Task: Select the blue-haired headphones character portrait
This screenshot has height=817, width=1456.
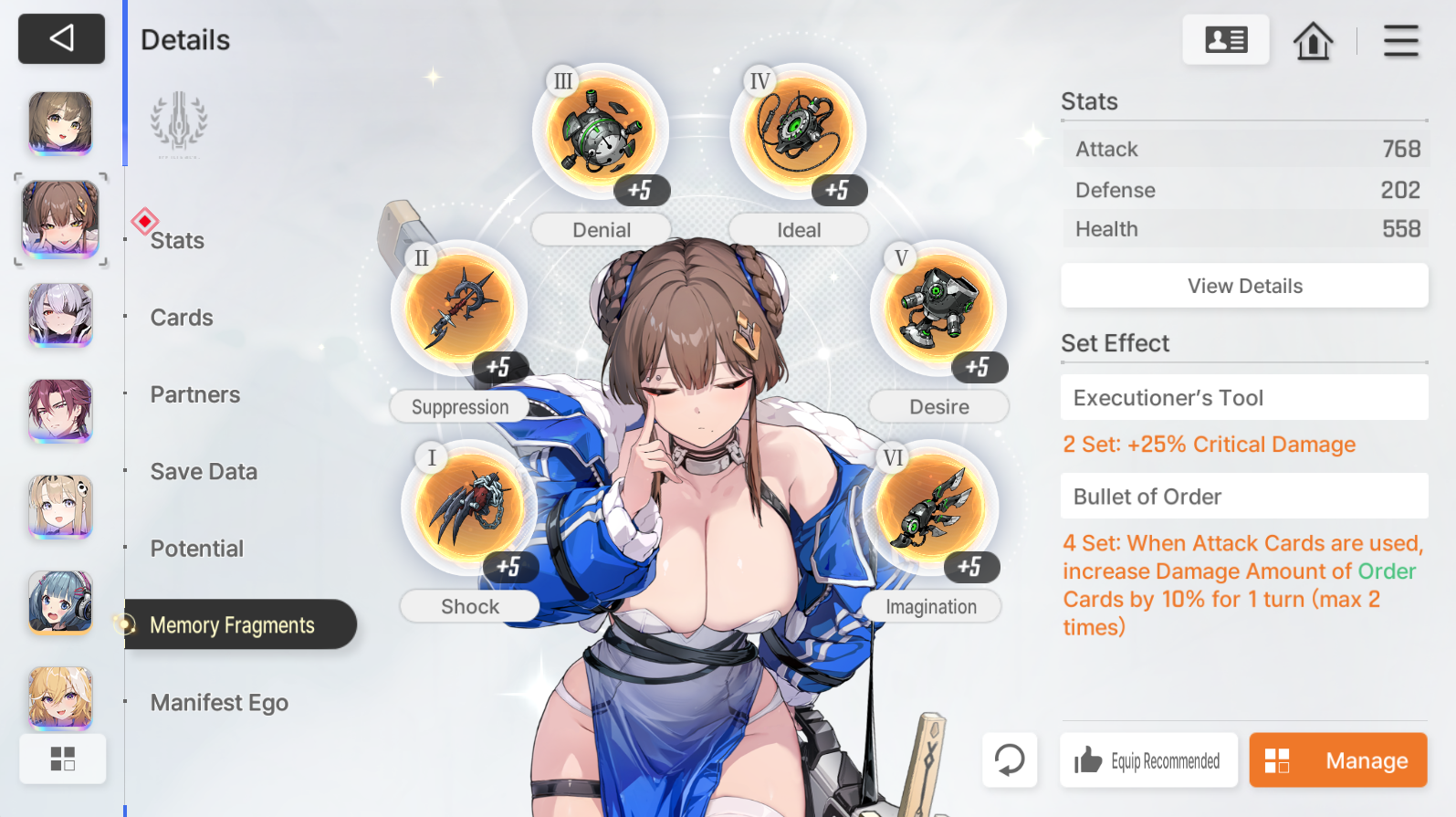Action: coord(60,602)
